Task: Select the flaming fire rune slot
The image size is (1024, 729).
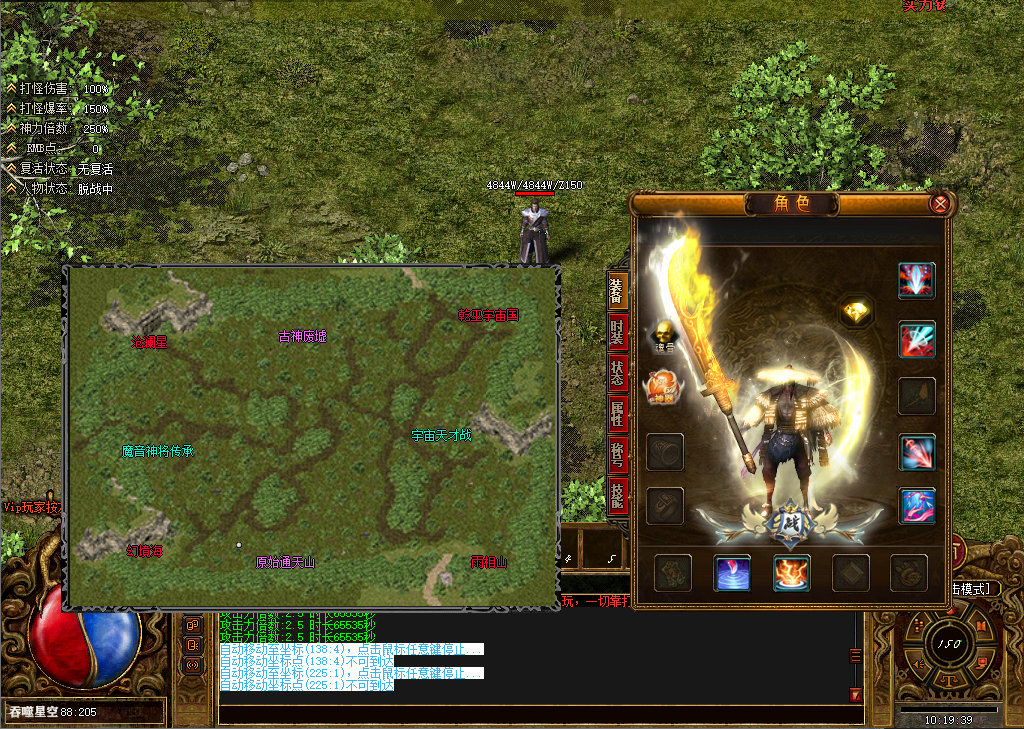Action: click(791, 573)
